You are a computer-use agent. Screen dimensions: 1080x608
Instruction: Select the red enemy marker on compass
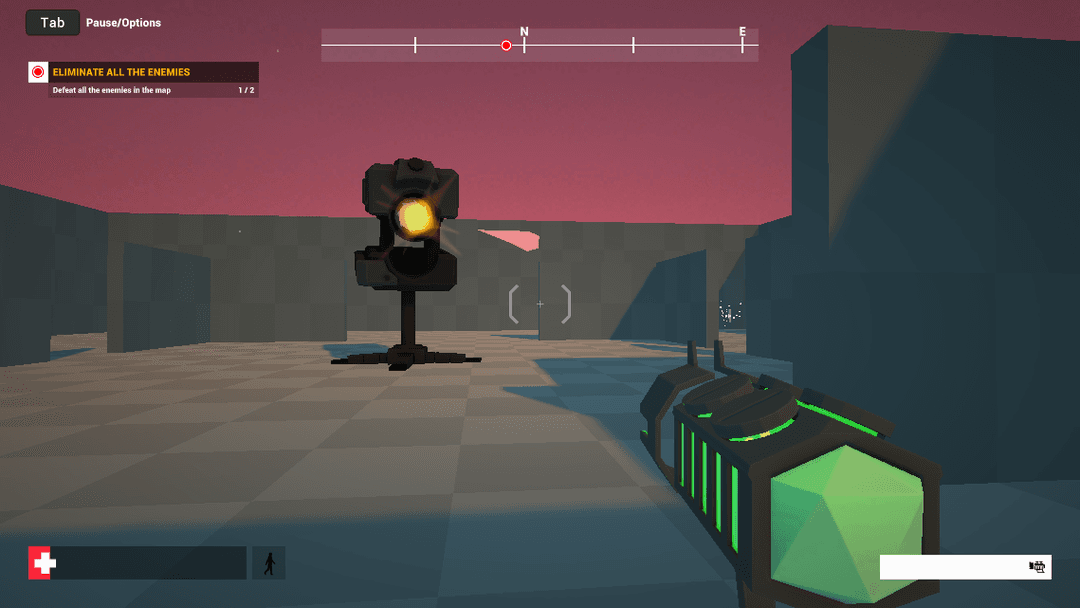click(x=506, y=45)
